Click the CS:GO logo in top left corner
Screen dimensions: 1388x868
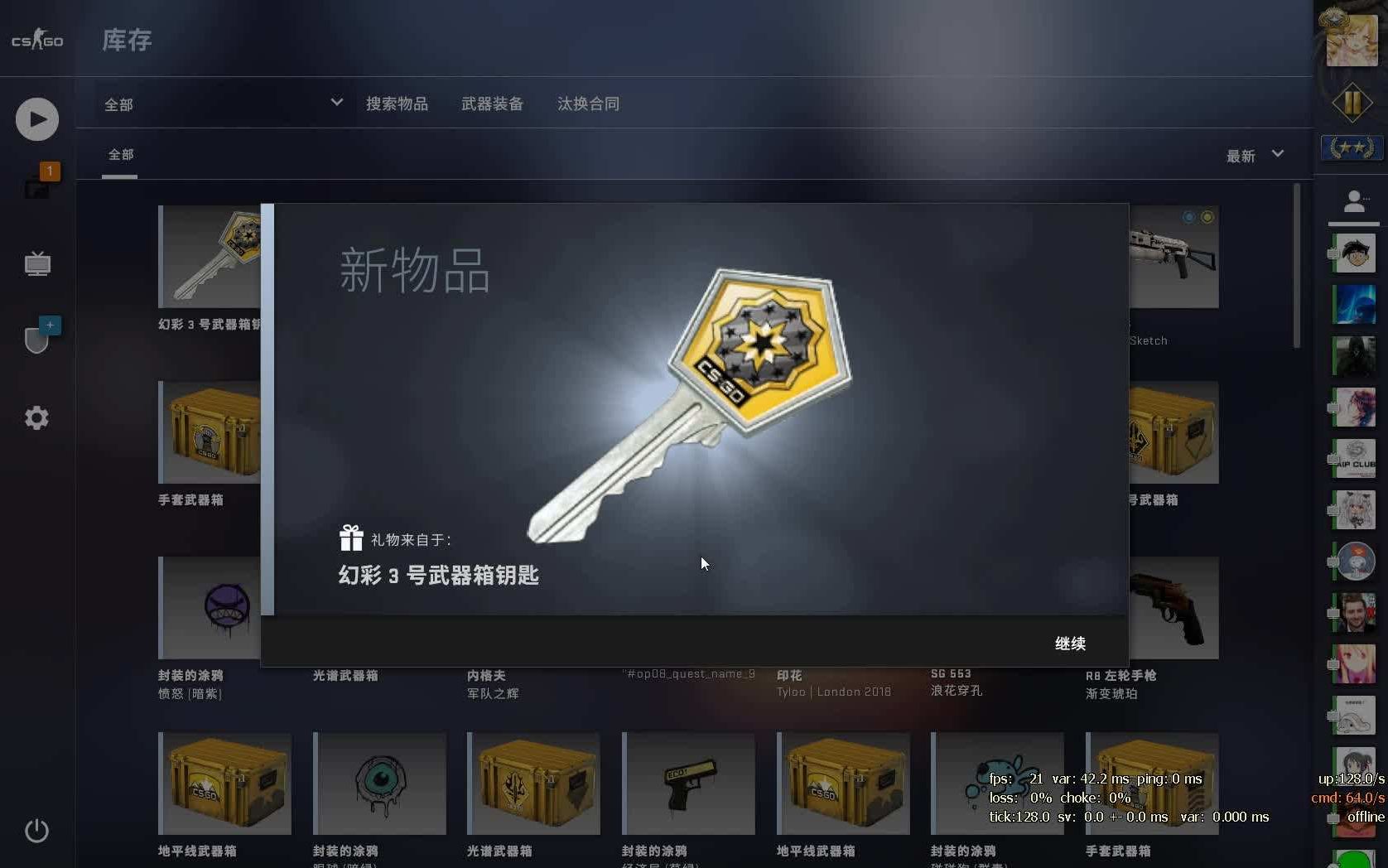[x=36, y=41]
